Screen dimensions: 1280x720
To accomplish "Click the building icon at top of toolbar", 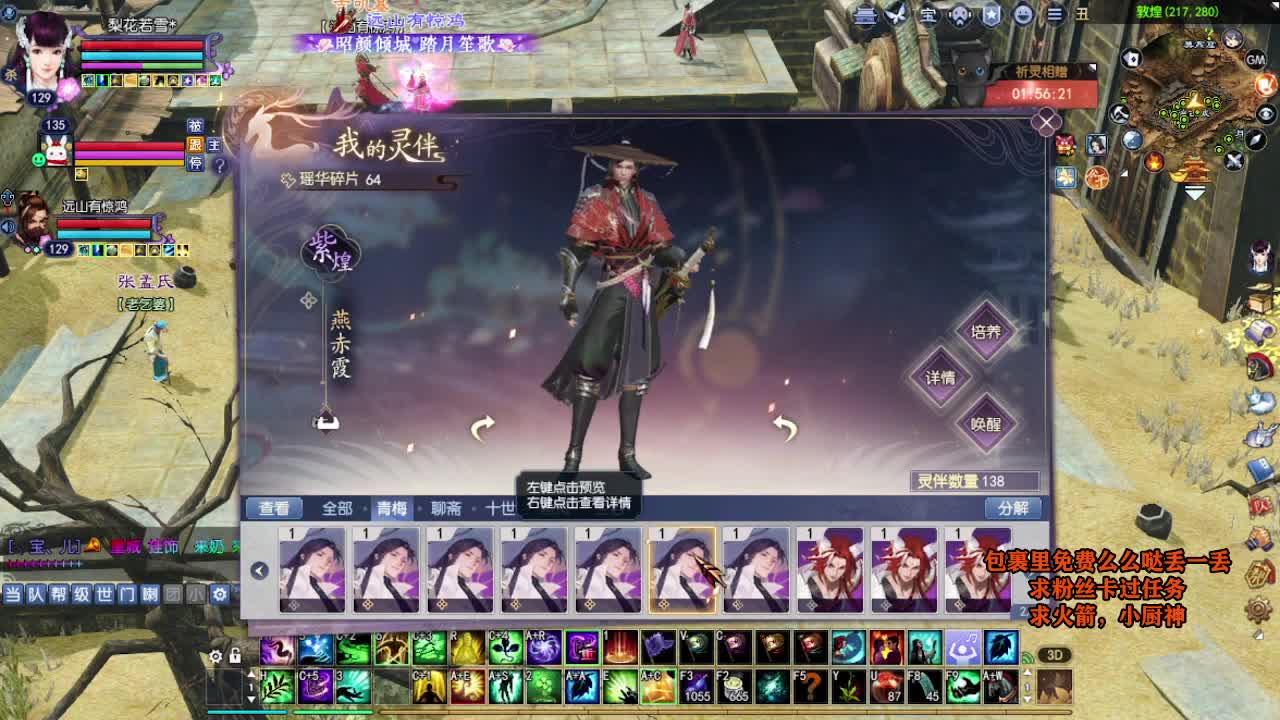I will coord(865,15).
